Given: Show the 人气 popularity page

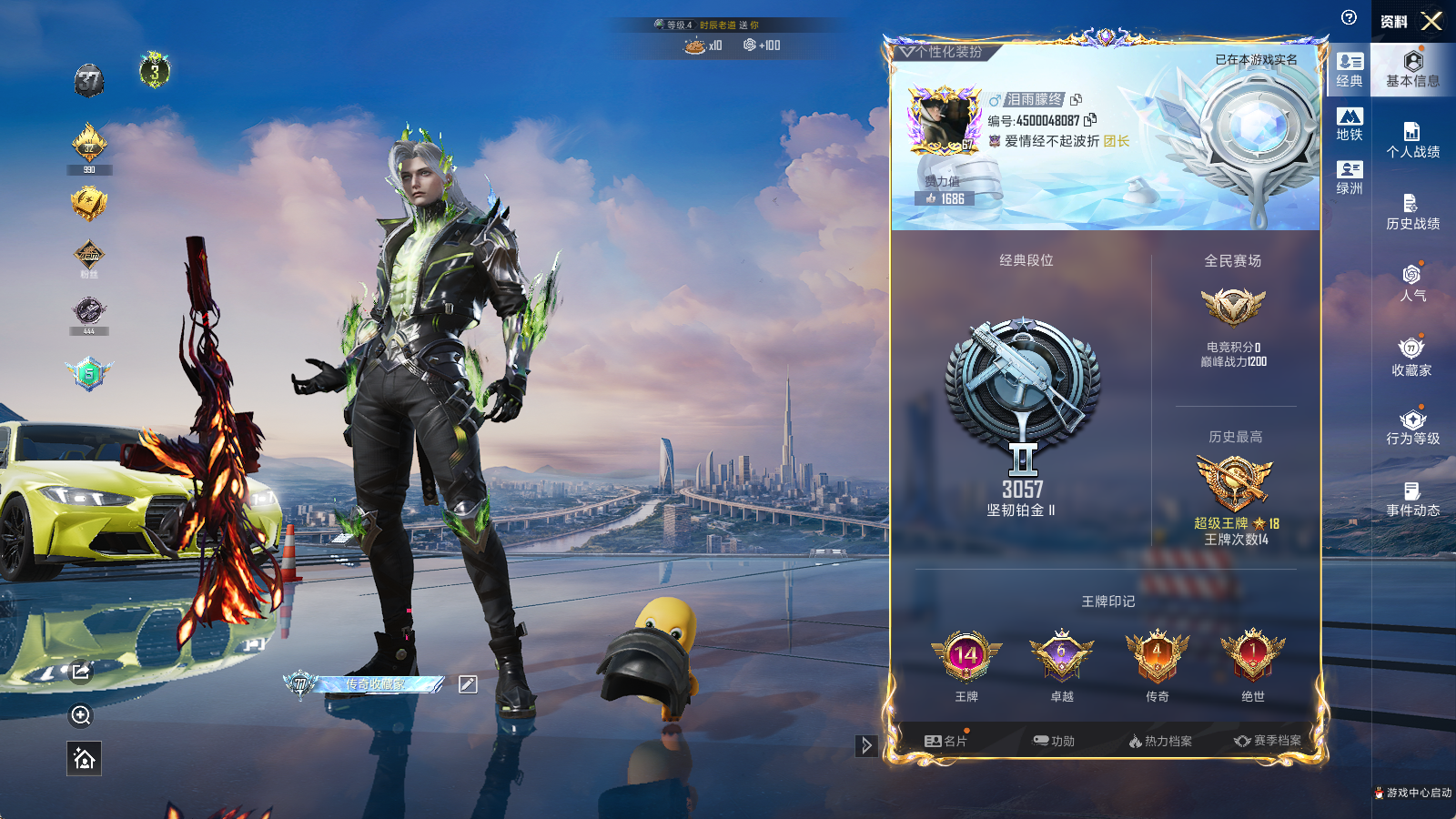Looking at the screenshot, I should pos(1412,283).
